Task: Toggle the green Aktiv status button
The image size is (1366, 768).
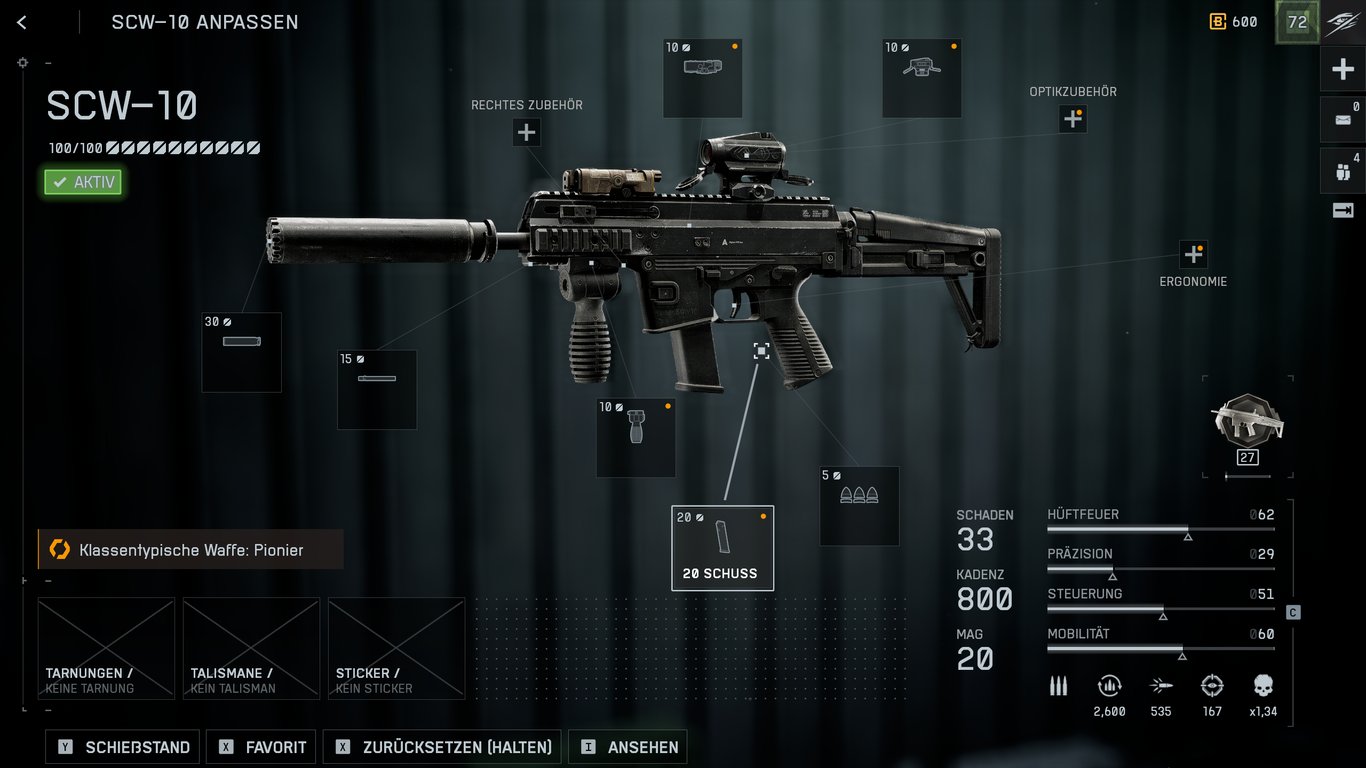Action: [x=84, y=182]
